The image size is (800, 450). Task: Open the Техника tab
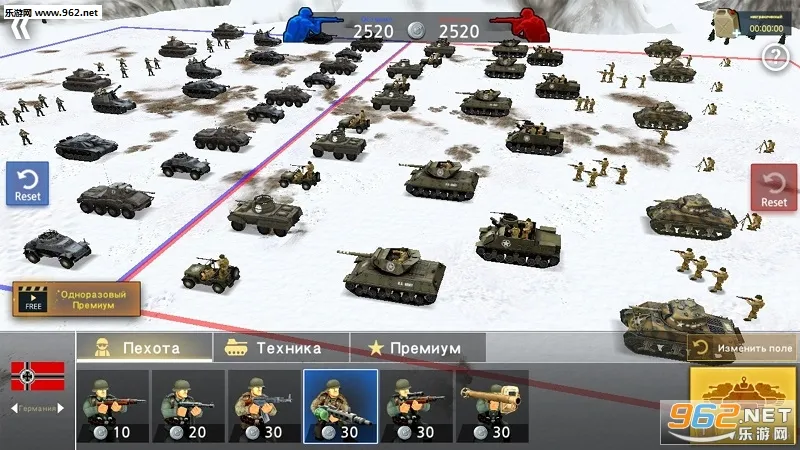click(x=280, y=348)
